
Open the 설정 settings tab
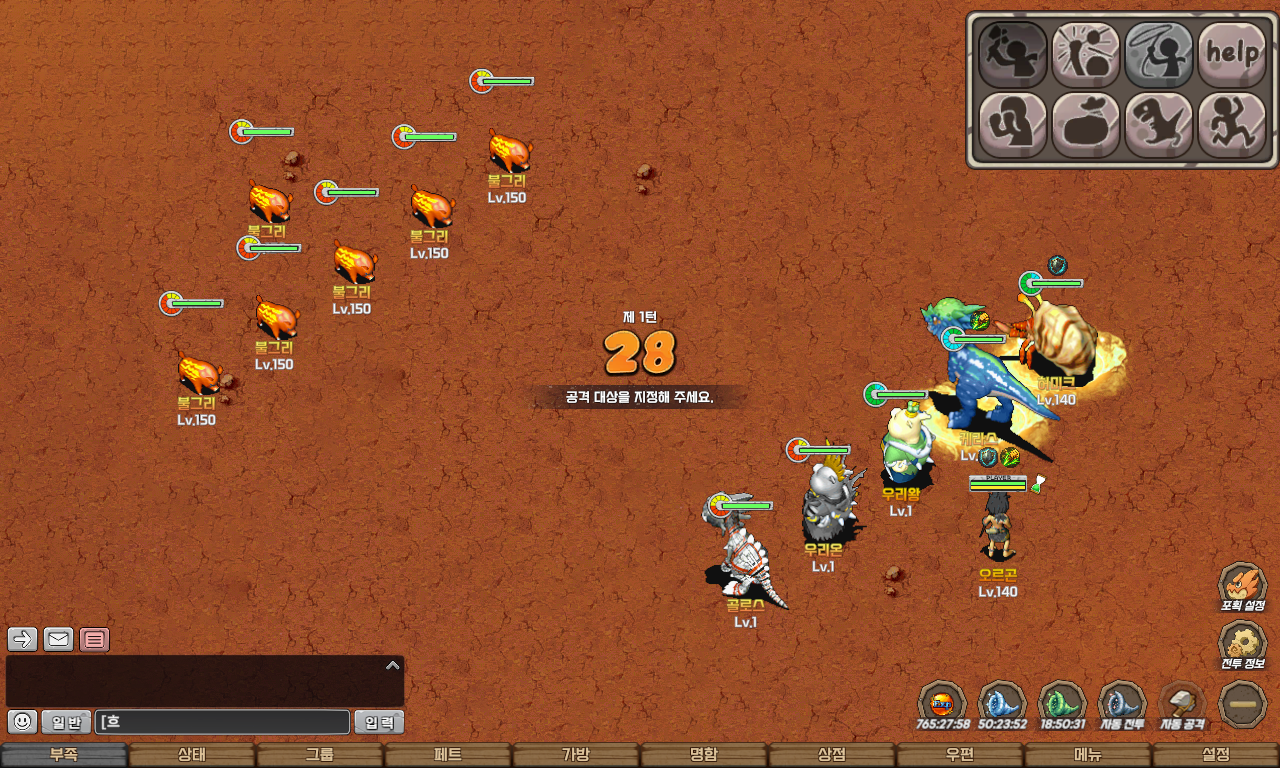coord(1216,755)
